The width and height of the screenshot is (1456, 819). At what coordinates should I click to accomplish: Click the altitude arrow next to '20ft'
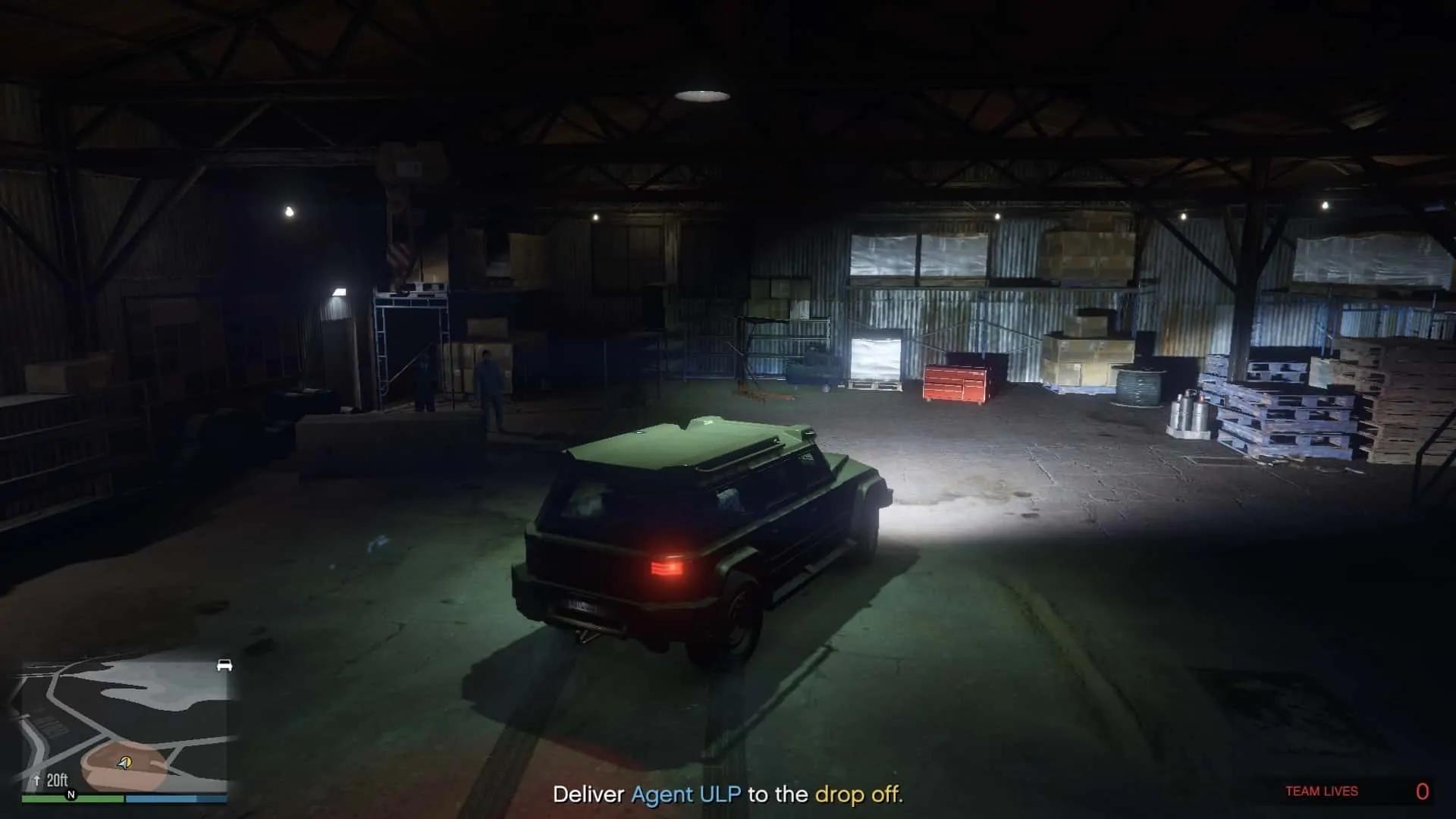(x=37, y=779)
